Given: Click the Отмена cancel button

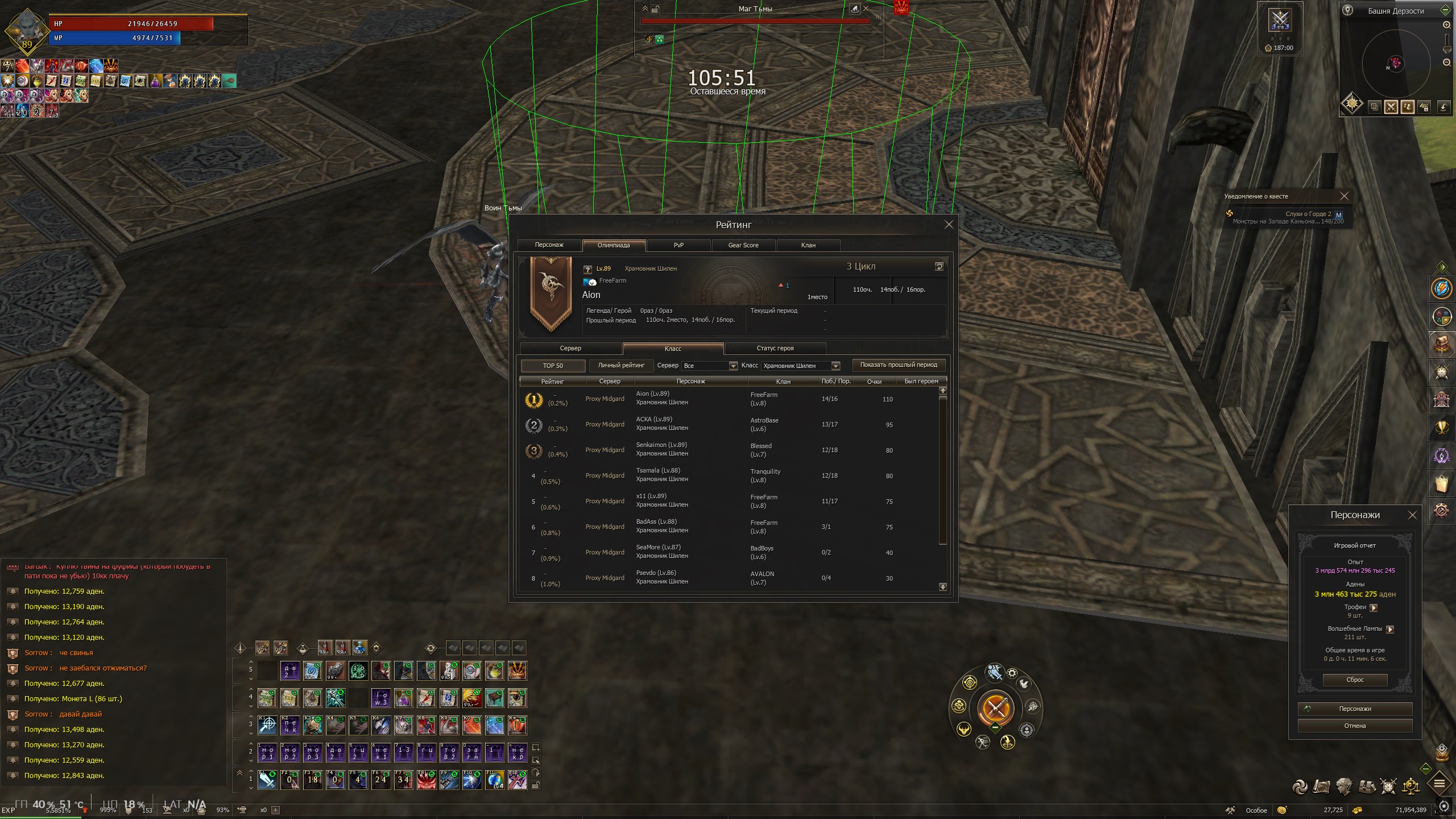Looking at the screenshot, I should point(1355,726).
